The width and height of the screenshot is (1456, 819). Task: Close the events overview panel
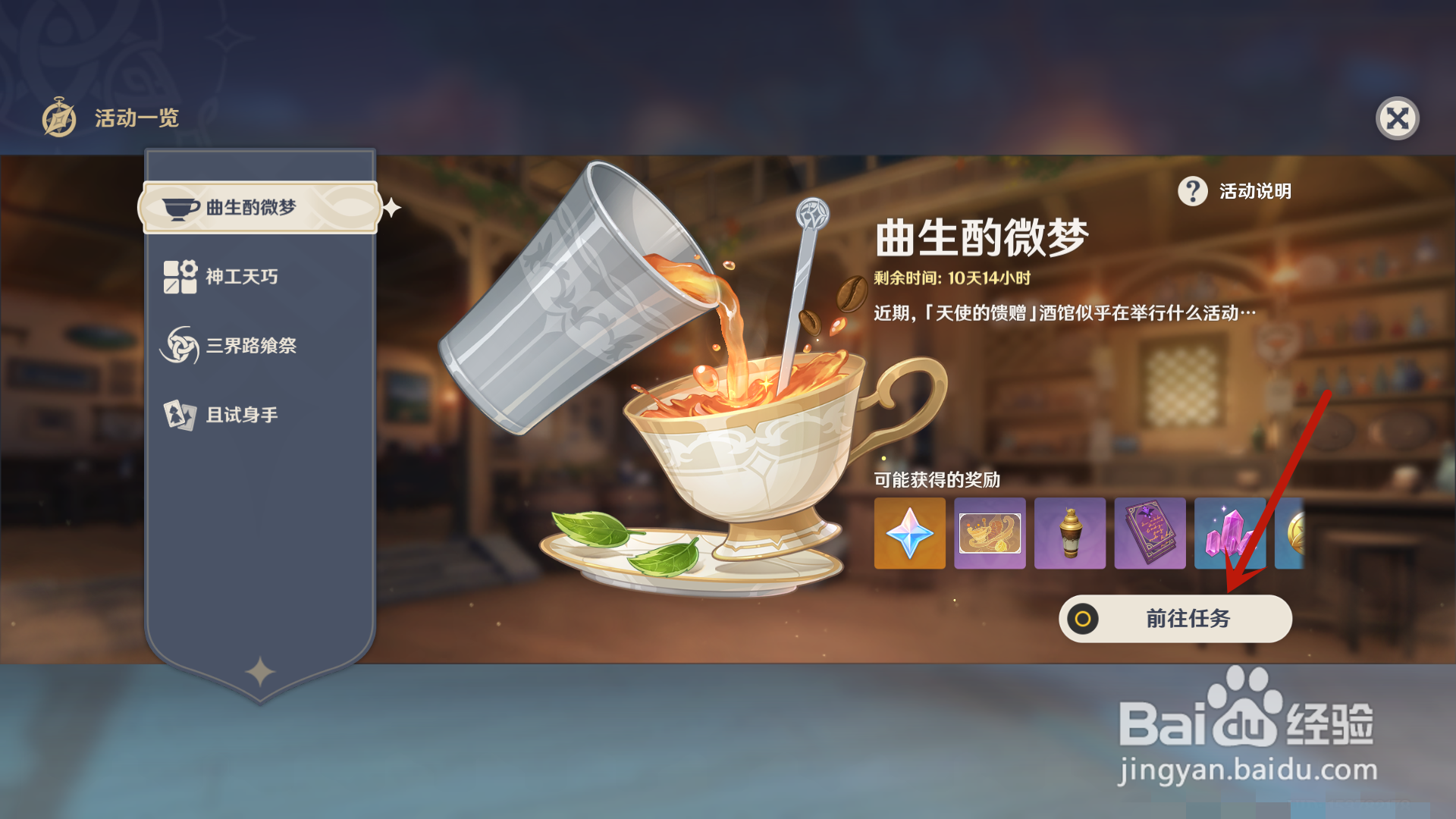click(1399, 118)
